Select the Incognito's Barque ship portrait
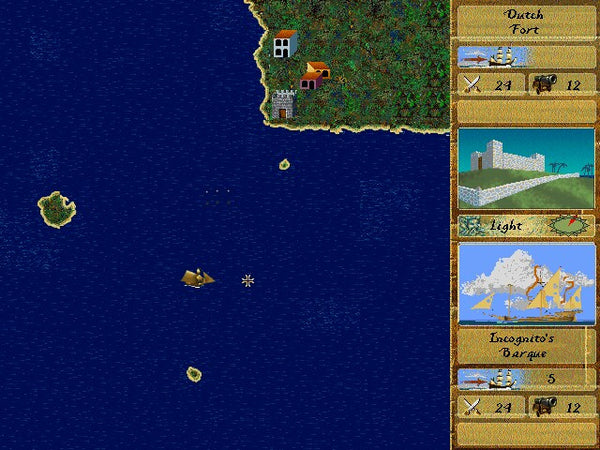Image resolution: width=600 pixels, height=450 pixels. tap(525, 285)
